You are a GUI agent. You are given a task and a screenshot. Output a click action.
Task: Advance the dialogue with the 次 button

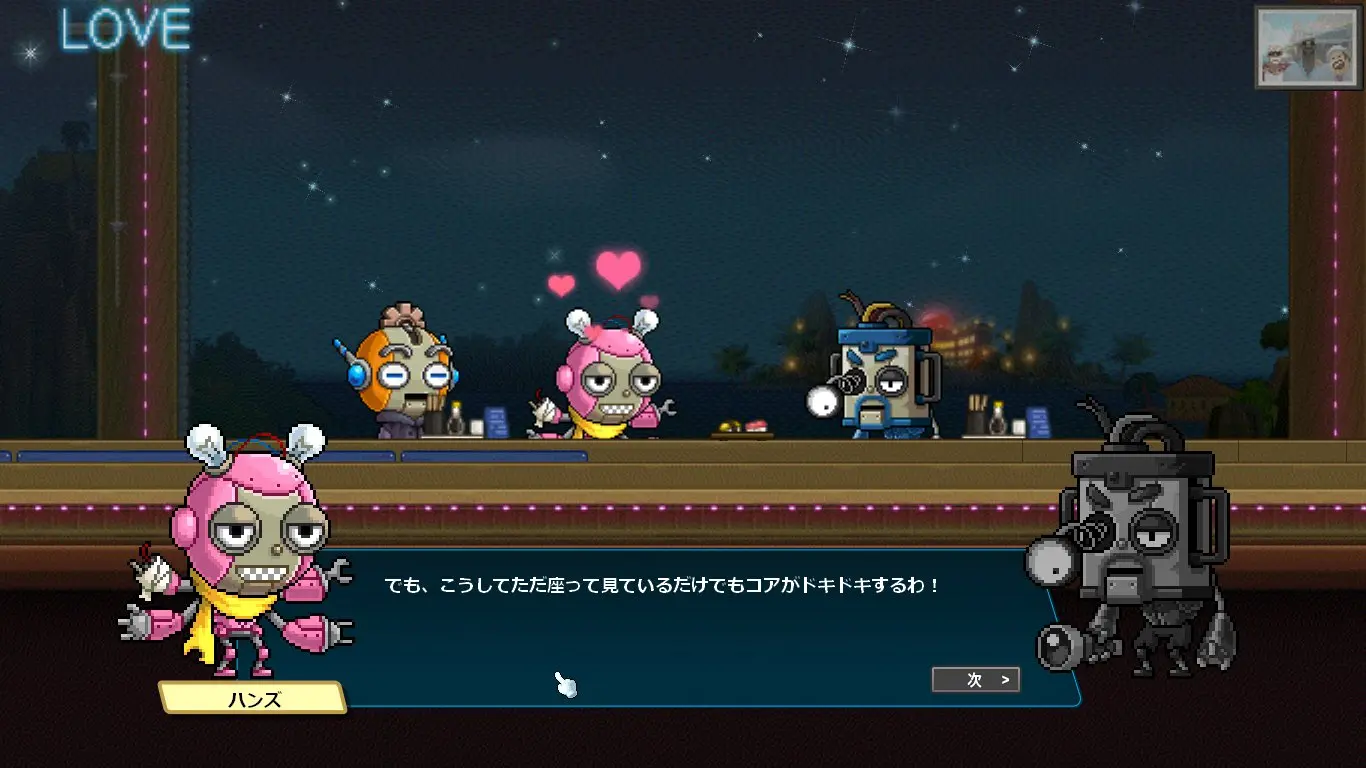coord(976,680)
